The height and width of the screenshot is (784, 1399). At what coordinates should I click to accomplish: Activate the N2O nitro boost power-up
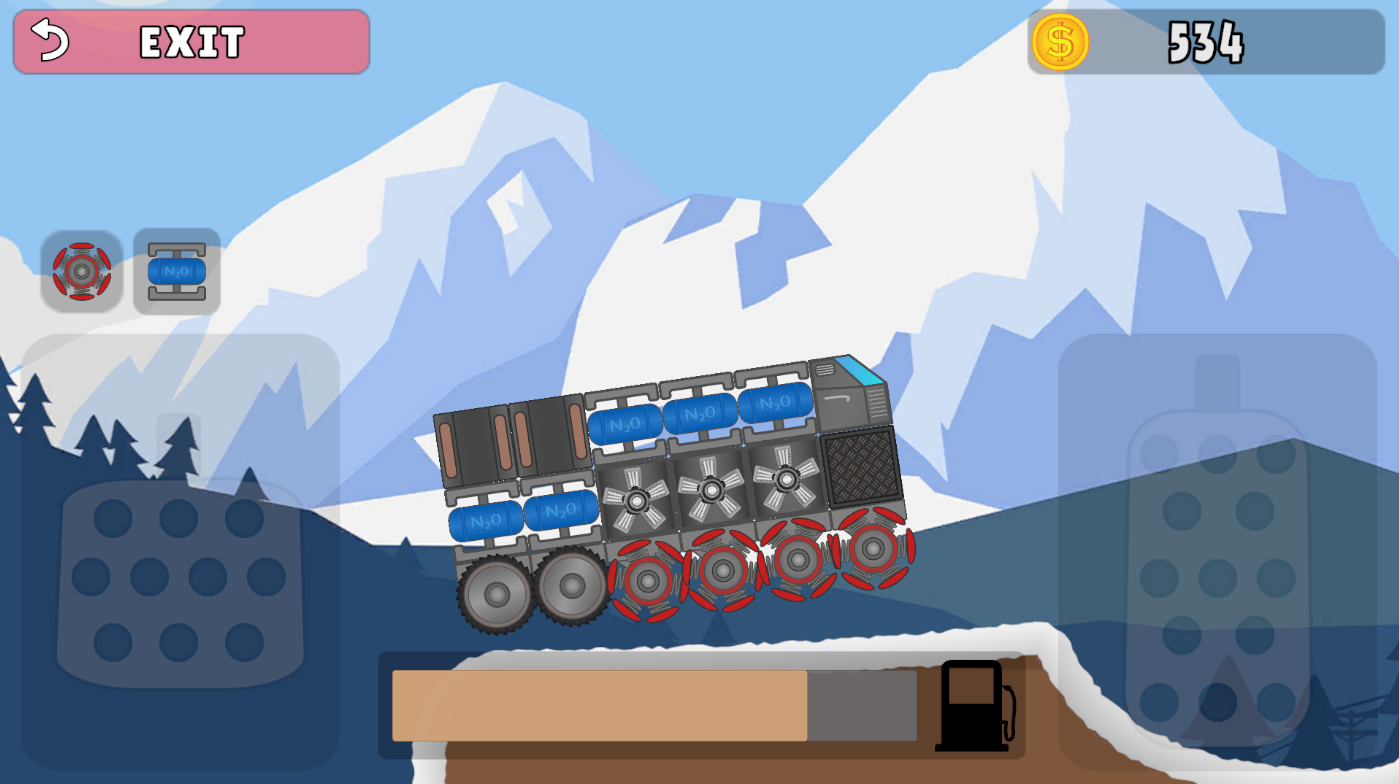(177, 272)
